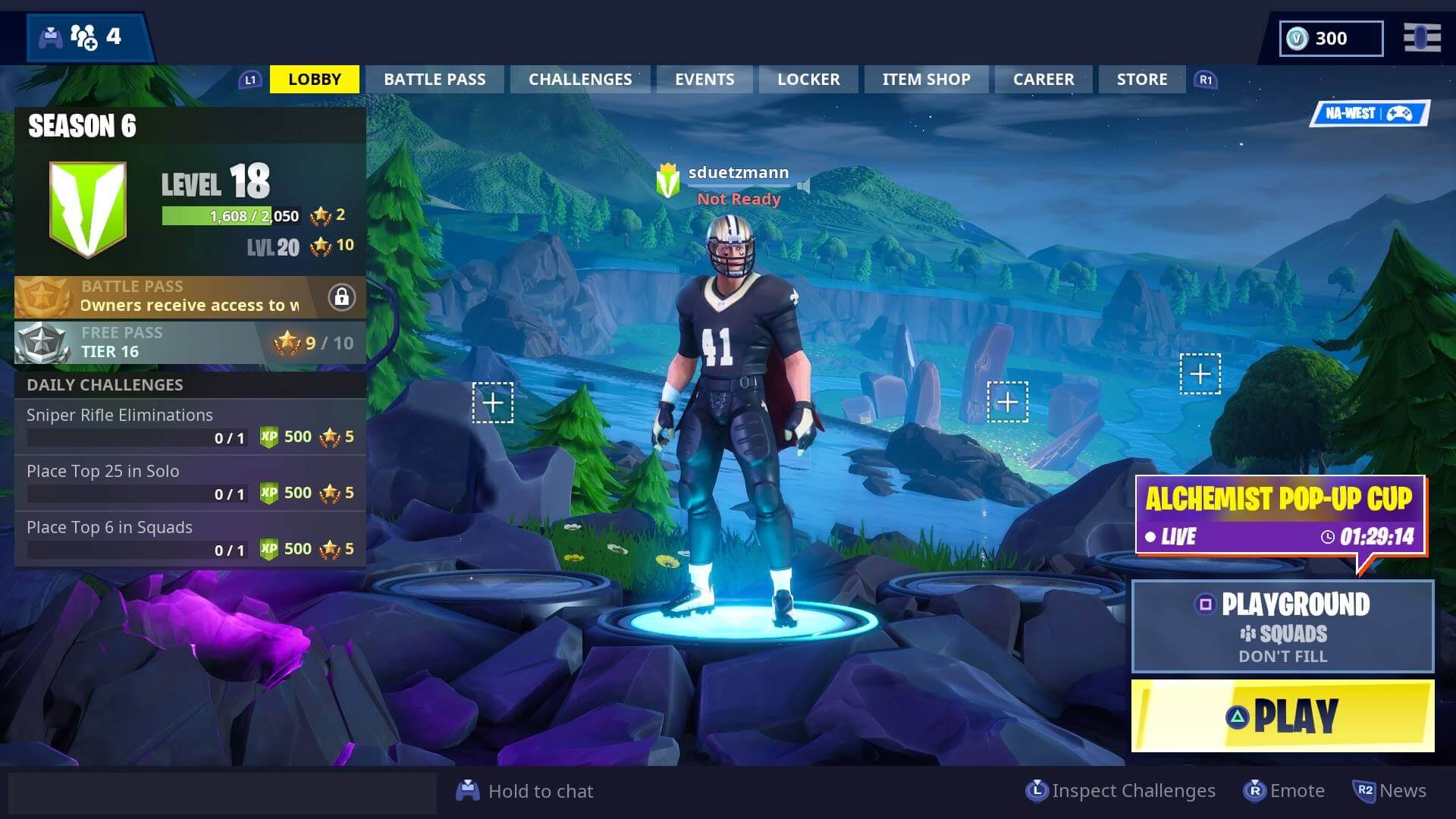Click the lock icon on Battle Pass banner
The width and height of the screenshot is (1456, 819).
343,298
